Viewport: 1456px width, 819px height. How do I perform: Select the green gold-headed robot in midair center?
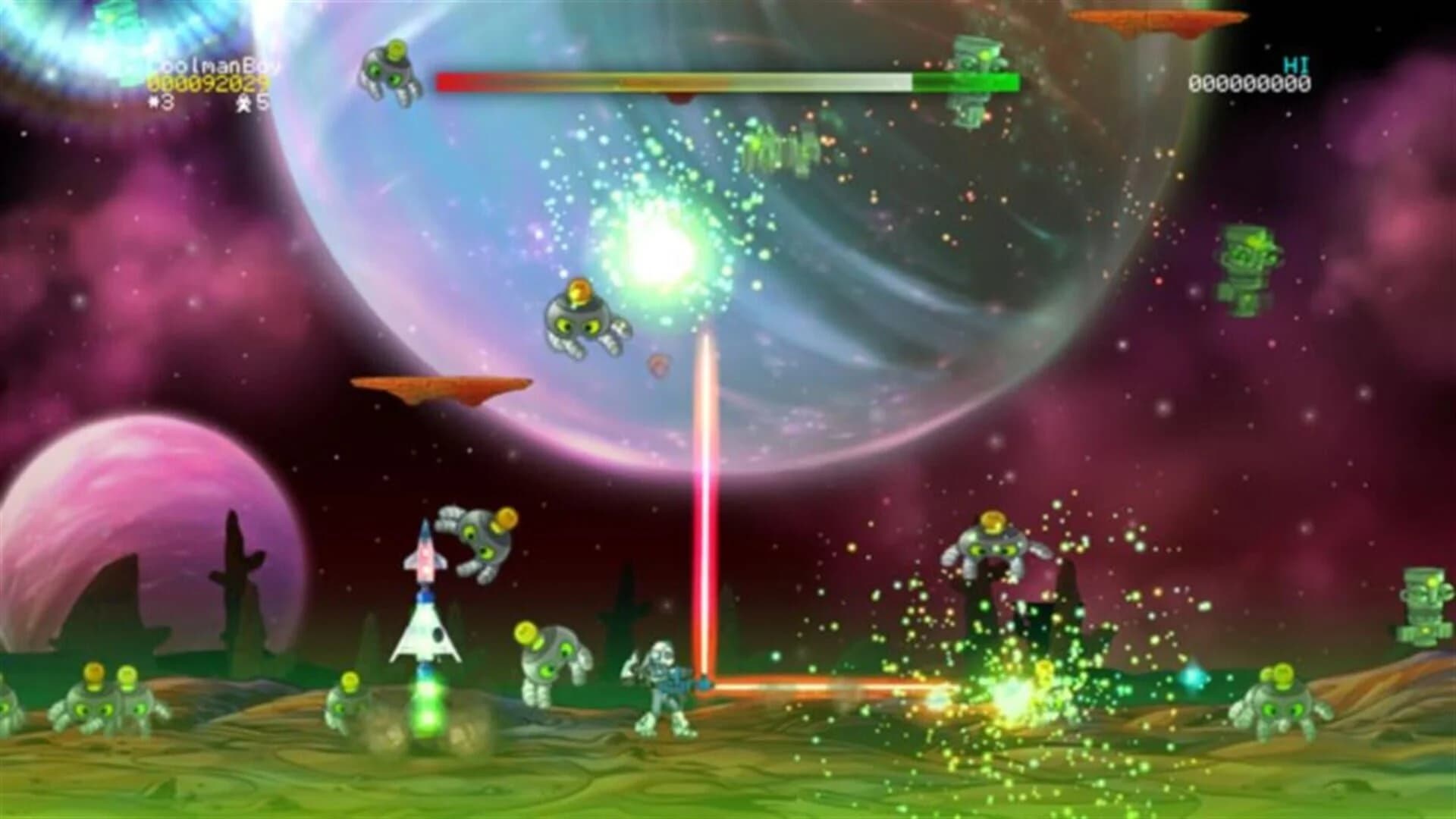coord(590,322)
